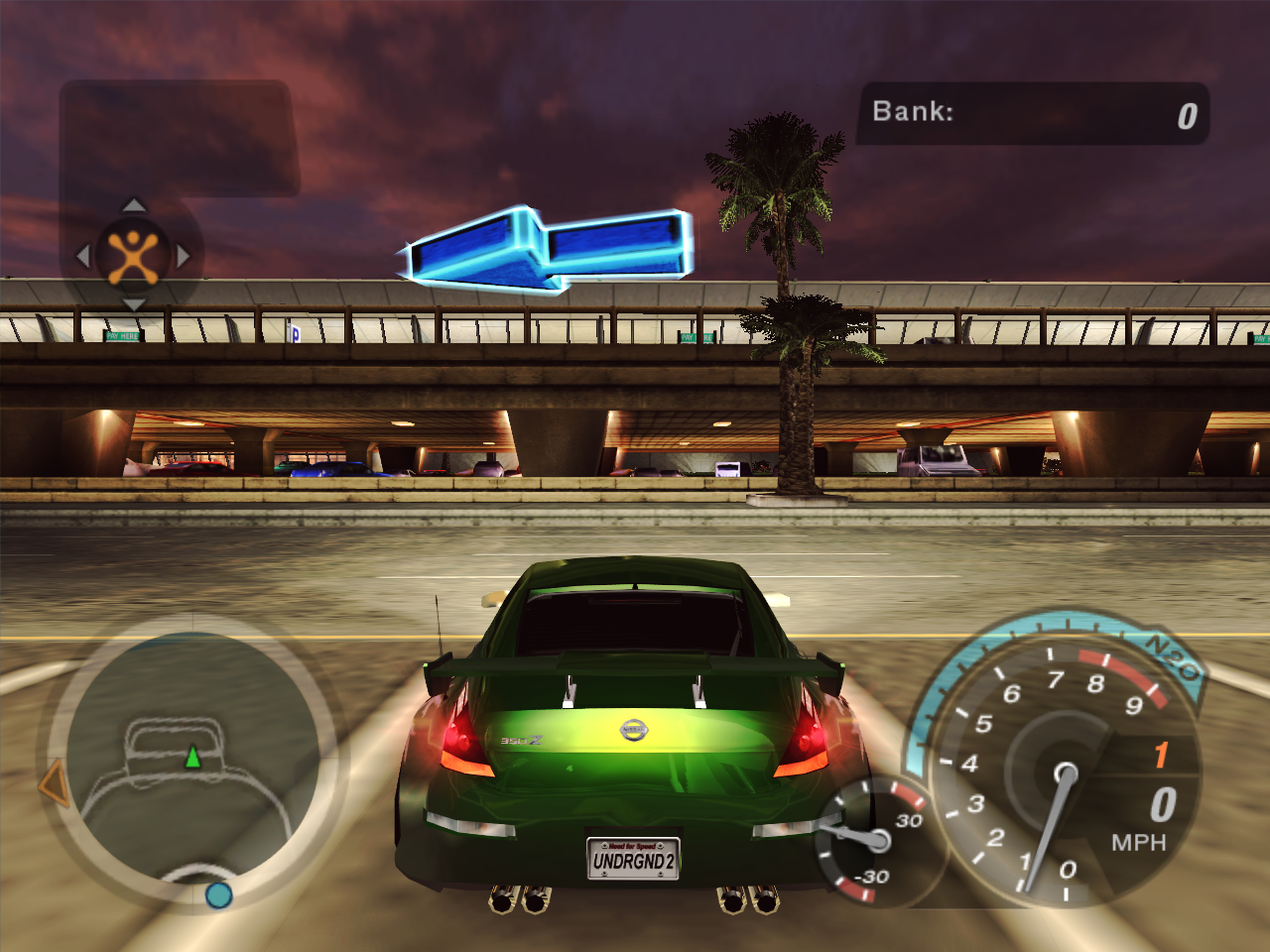Click the up arrow above orange figure
This screenshot has width=1270, height=952.
click(x=134, y=205)
